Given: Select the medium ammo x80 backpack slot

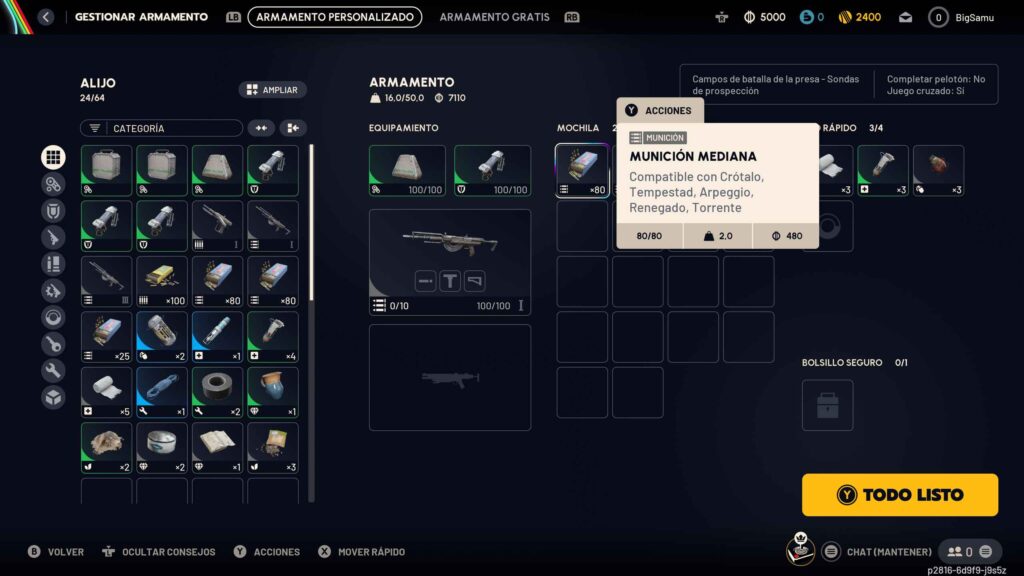Looking at the screenshot, I should coord(582,171).
